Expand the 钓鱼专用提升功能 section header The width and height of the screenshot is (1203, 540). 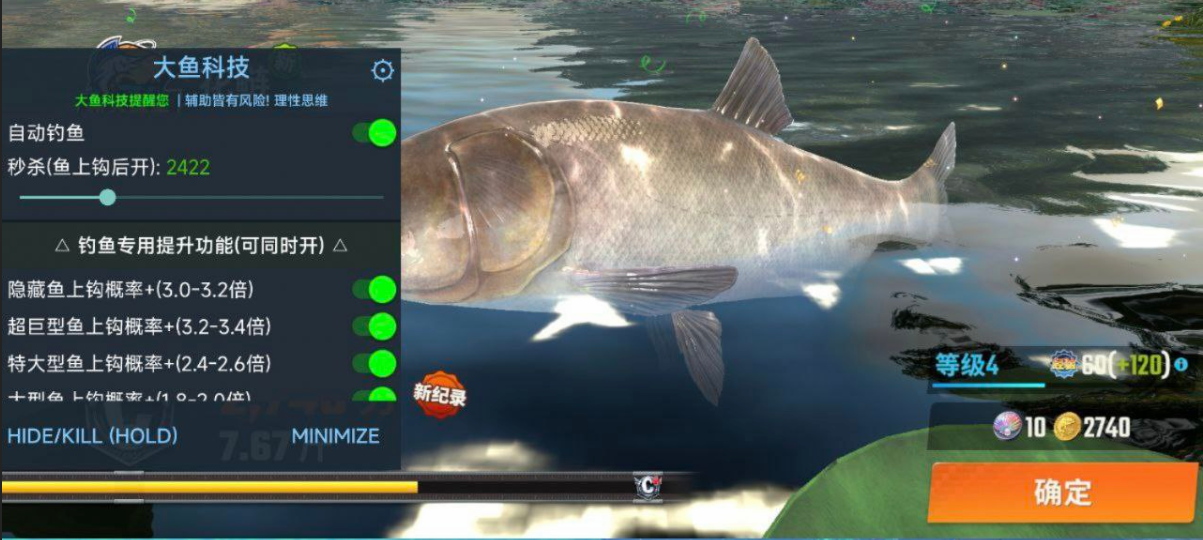tap(200, 245)
